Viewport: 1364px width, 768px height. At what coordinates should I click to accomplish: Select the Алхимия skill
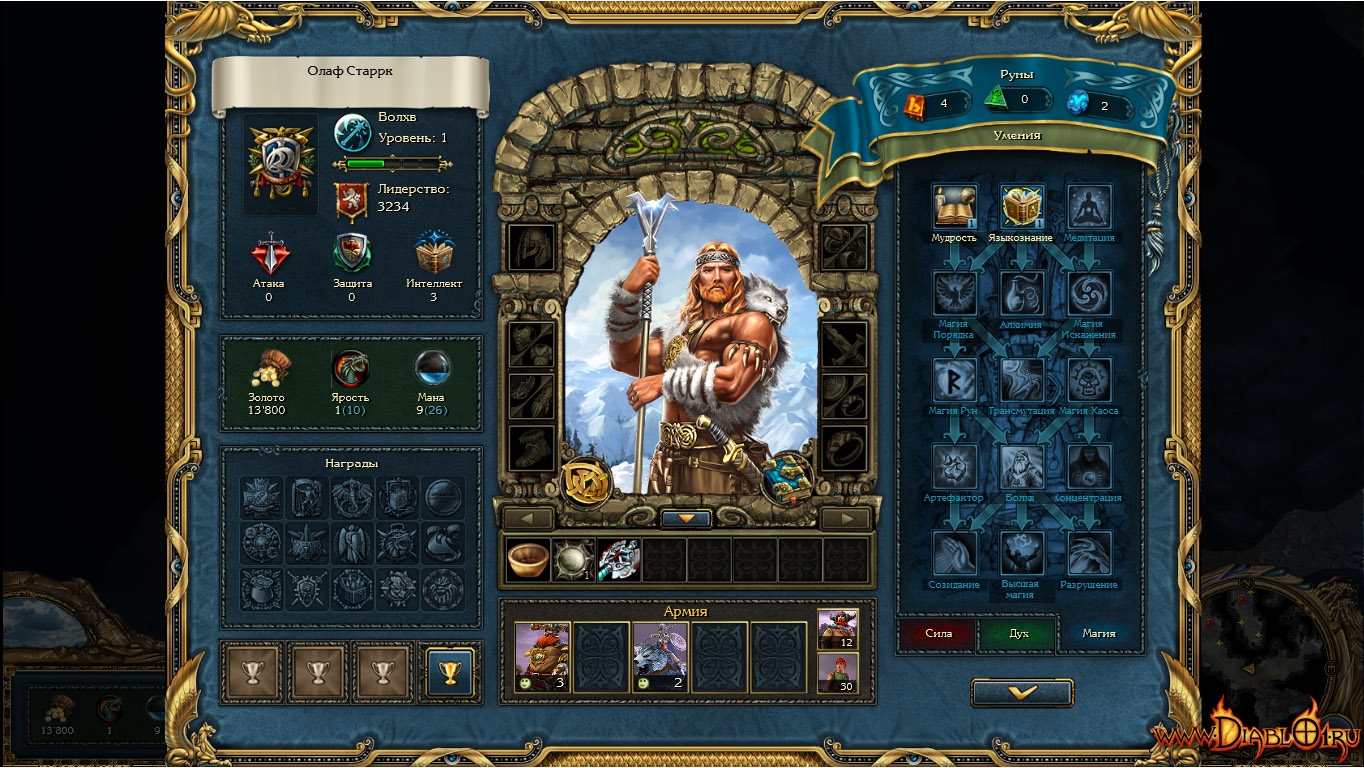[x=1022, y=294]
